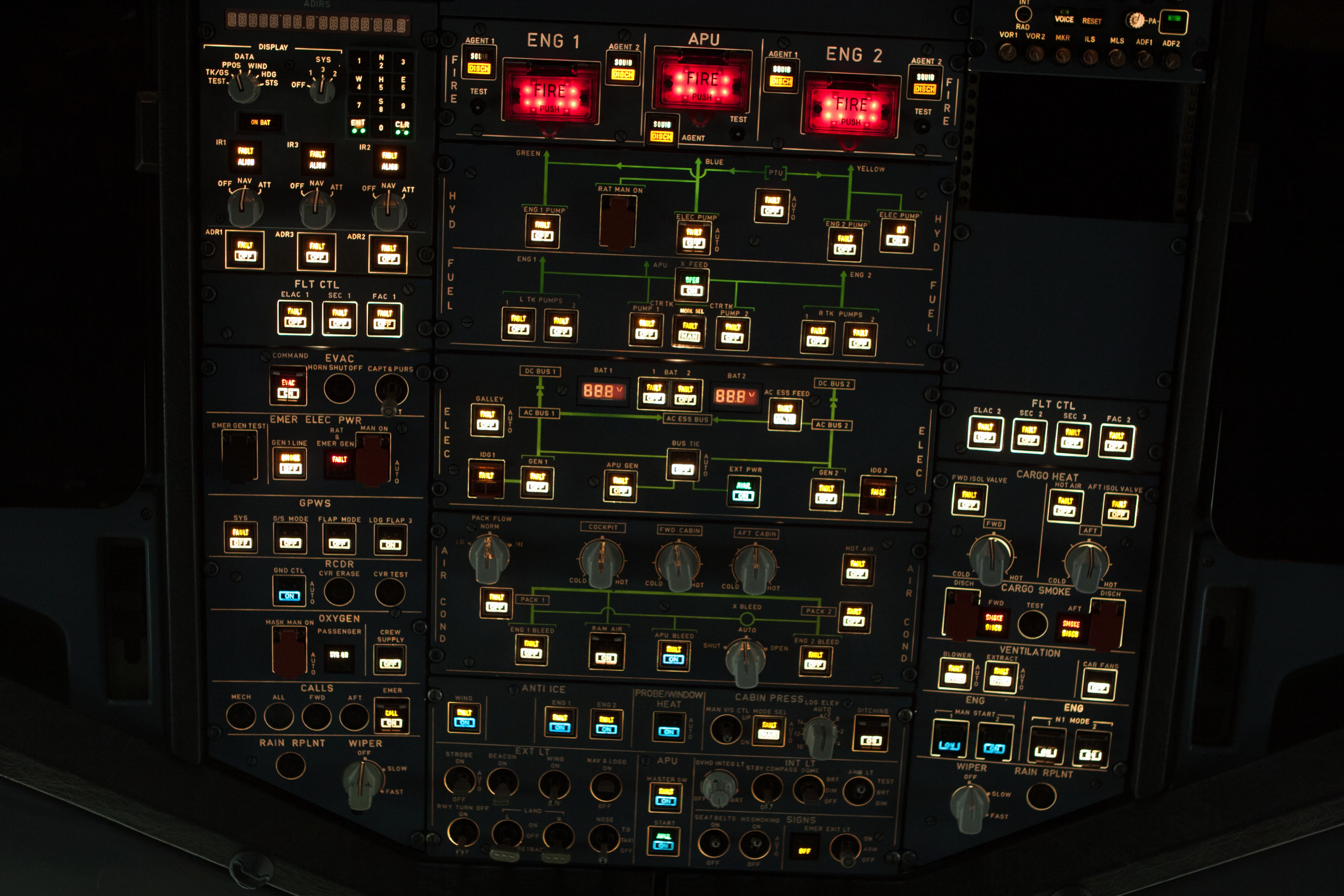Push the ENG 1 FIRE button

click(549, 96)
